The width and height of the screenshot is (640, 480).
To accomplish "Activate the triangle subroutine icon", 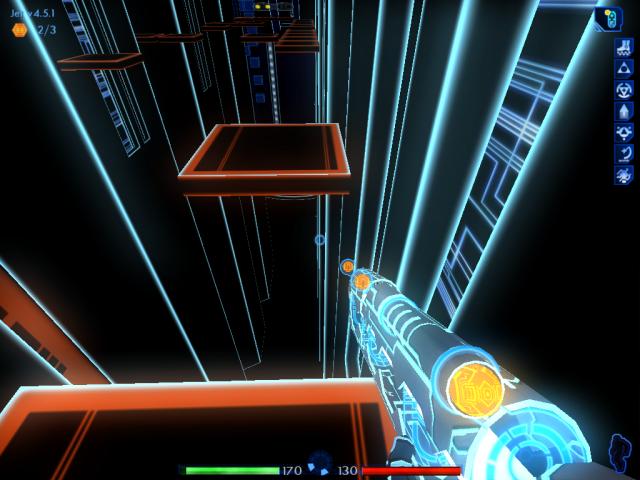I will [x=624, y=66].
